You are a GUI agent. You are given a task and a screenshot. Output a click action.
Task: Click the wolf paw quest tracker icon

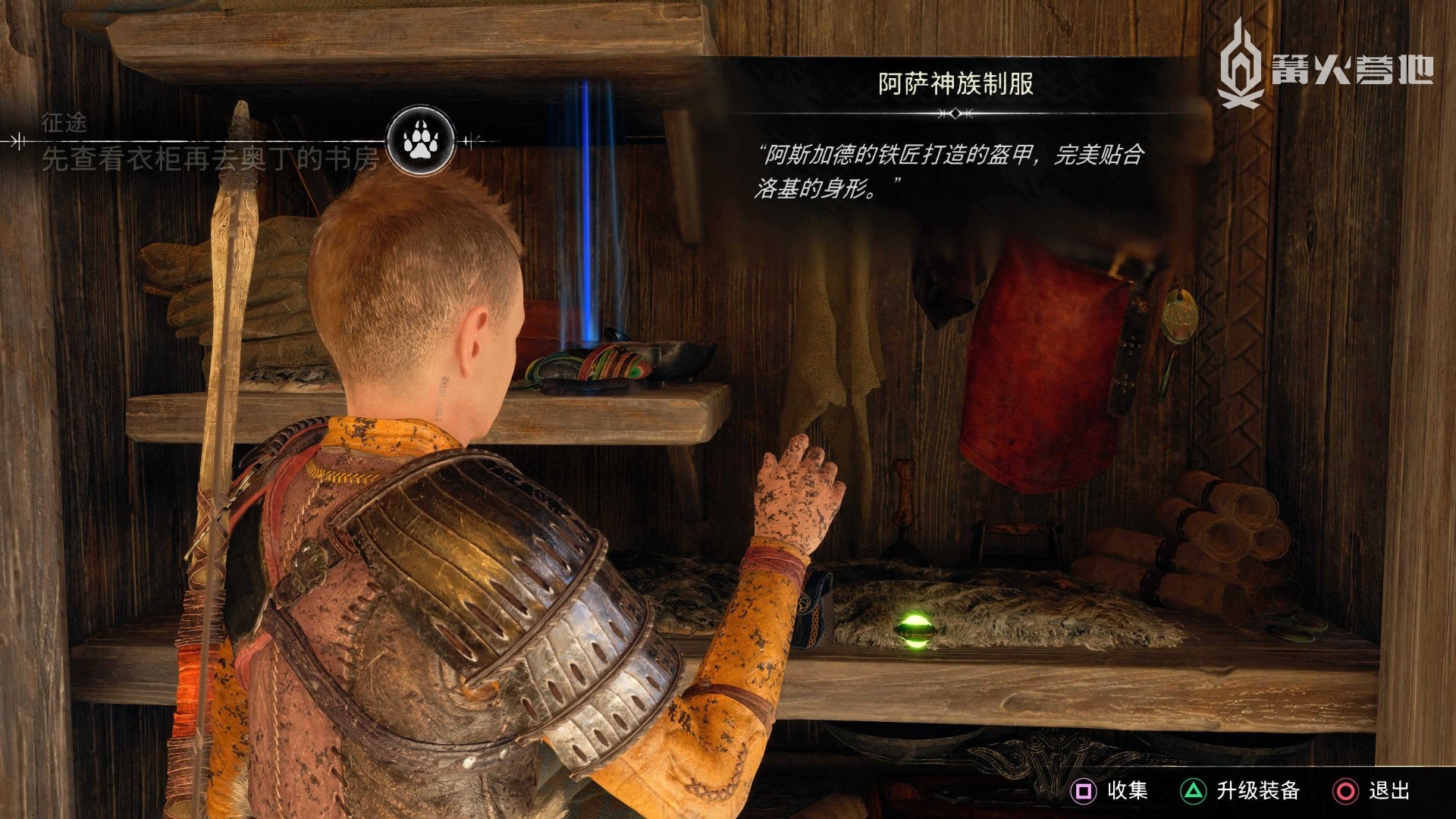[420, 141]
